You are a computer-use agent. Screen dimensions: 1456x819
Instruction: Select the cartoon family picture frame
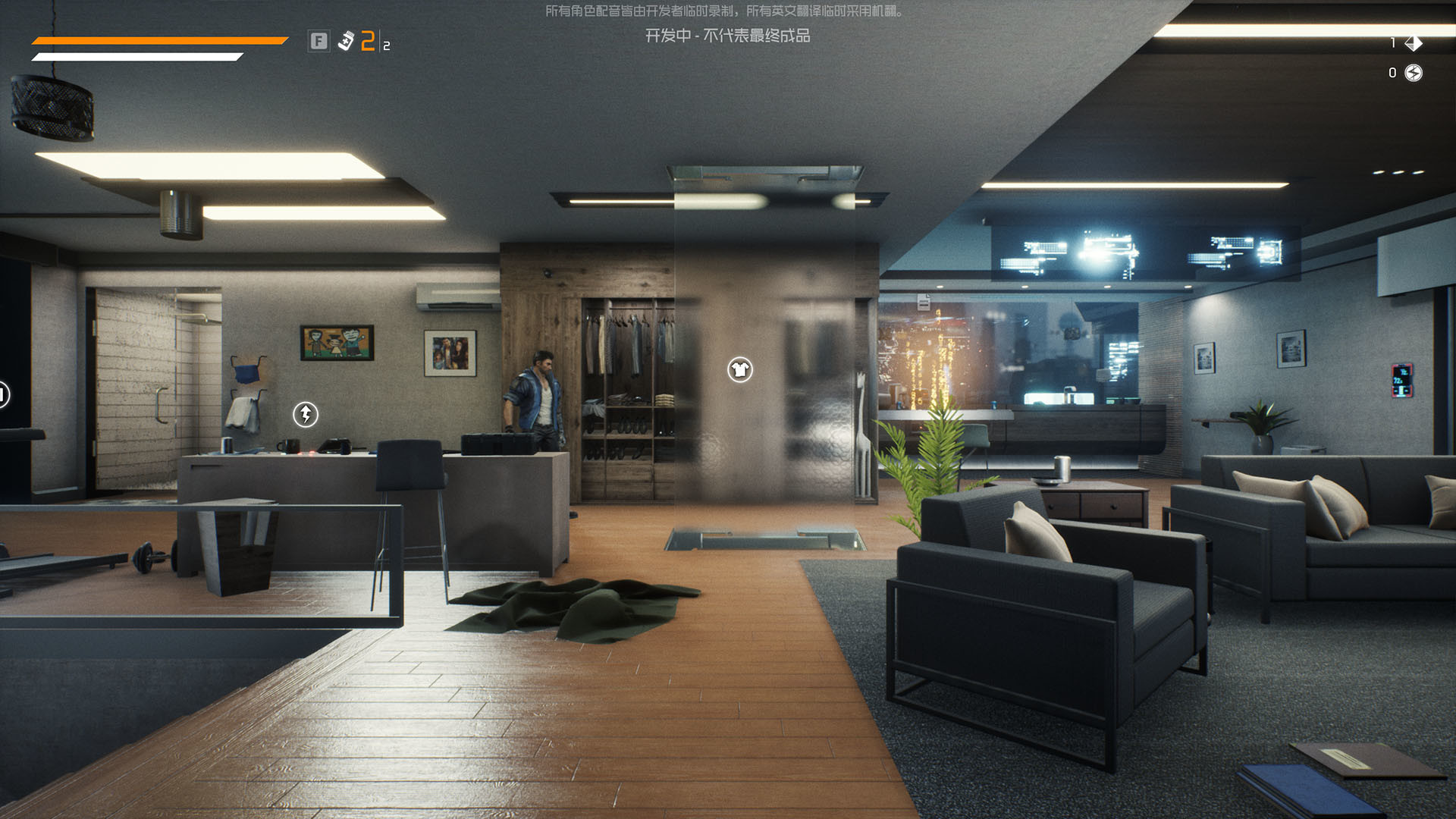coord(336,344)
